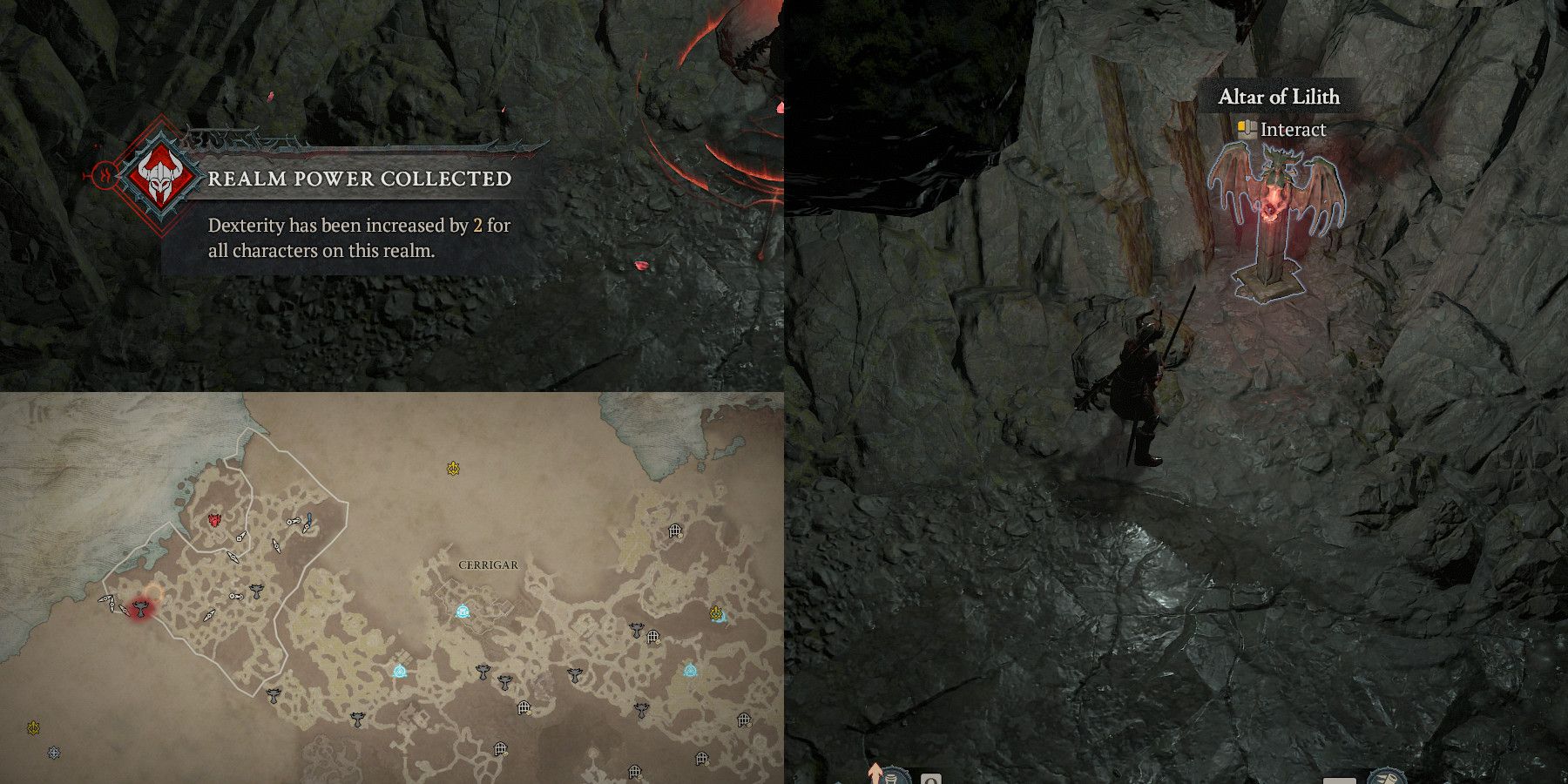Select the Interact prompt for the Altar of Lilith
1568x784 pixels.
click(1295, 129)
